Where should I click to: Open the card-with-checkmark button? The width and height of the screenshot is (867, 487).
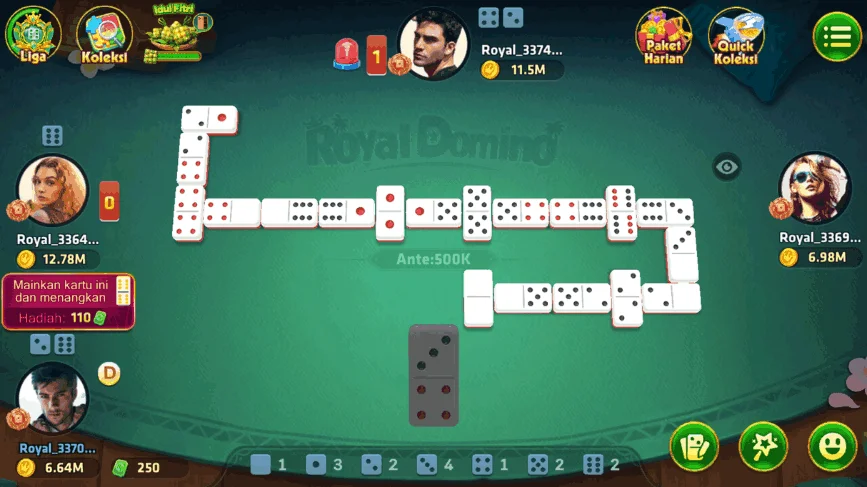694,446
